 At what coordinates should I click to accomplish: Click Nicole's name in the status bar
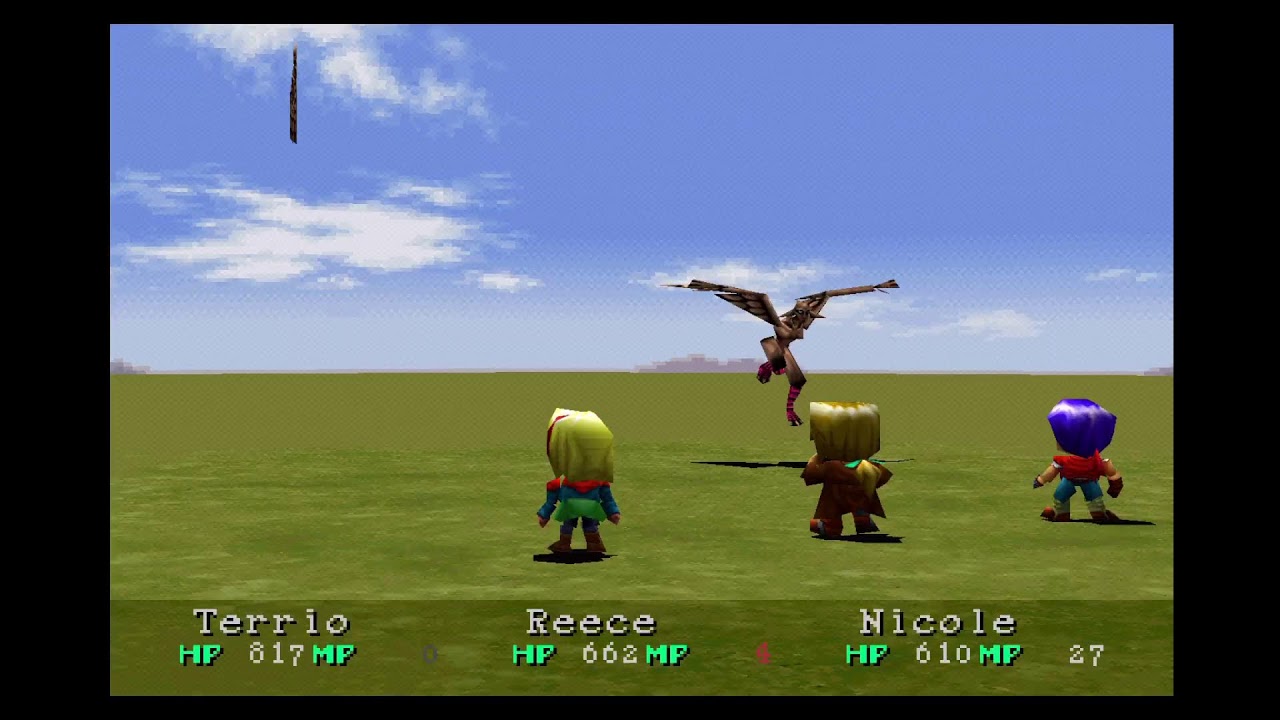pyautogui.click(x=940, y=622)
